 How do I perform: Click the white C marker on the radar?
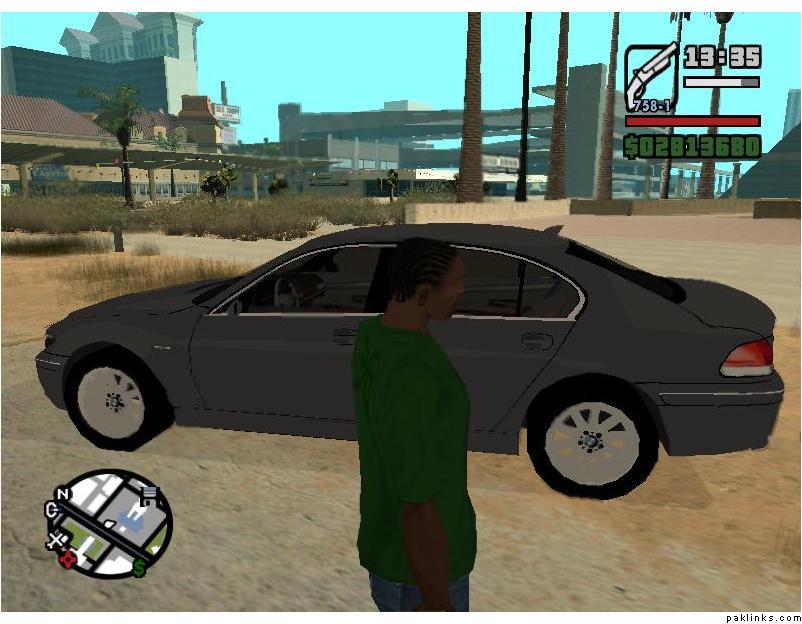coord(51,510)
